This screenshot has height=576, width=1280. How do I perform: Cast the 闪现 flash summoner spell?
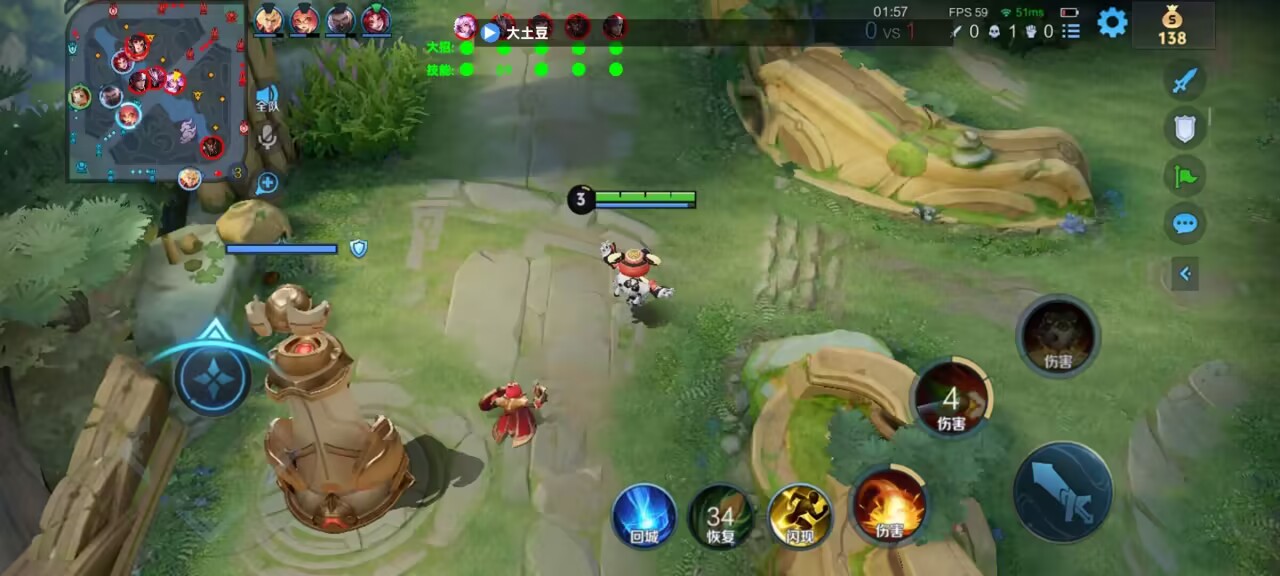tap(800, 515)
